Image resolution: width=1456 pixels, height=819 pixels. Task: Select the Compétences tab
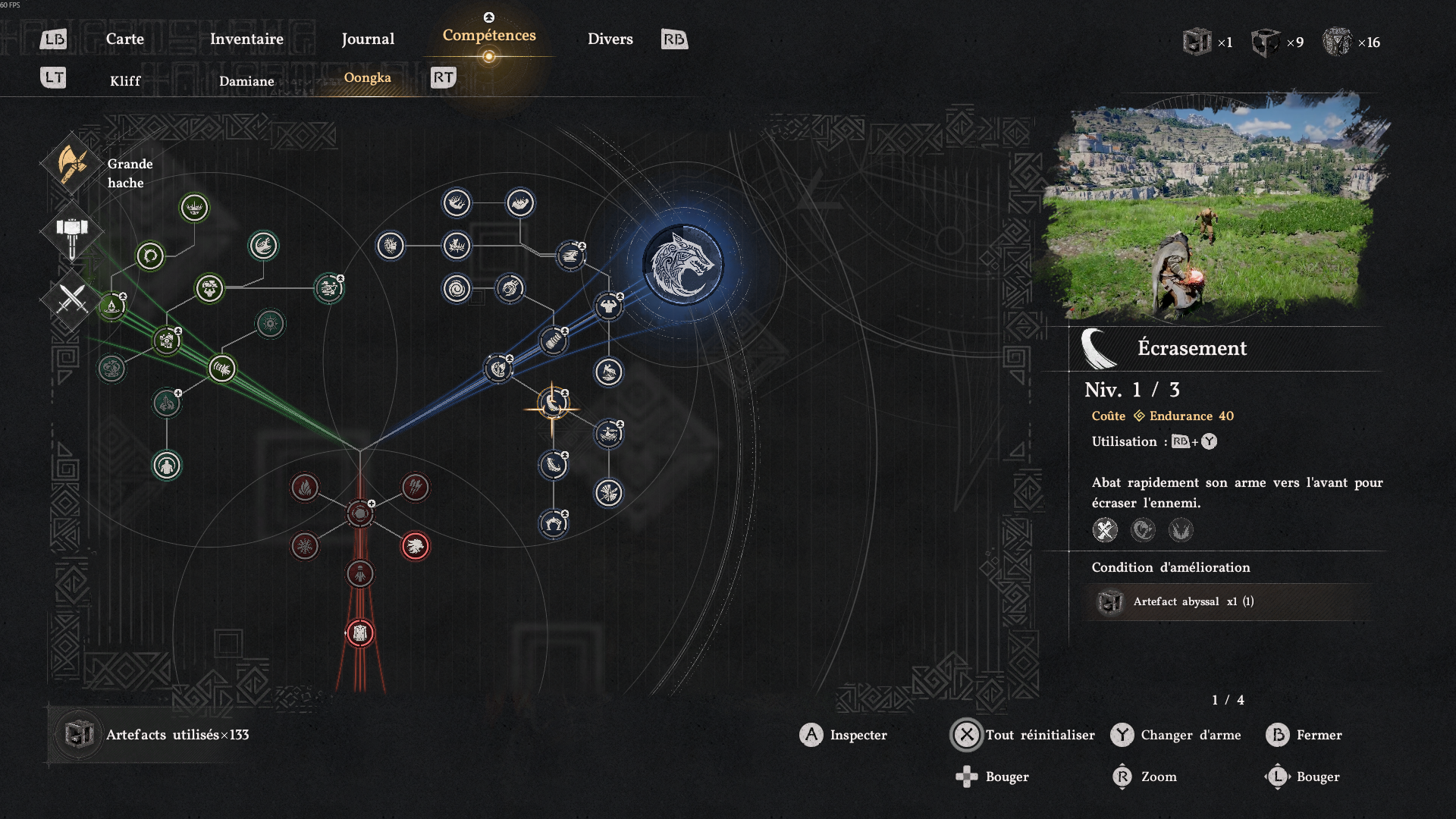[489, 36]
